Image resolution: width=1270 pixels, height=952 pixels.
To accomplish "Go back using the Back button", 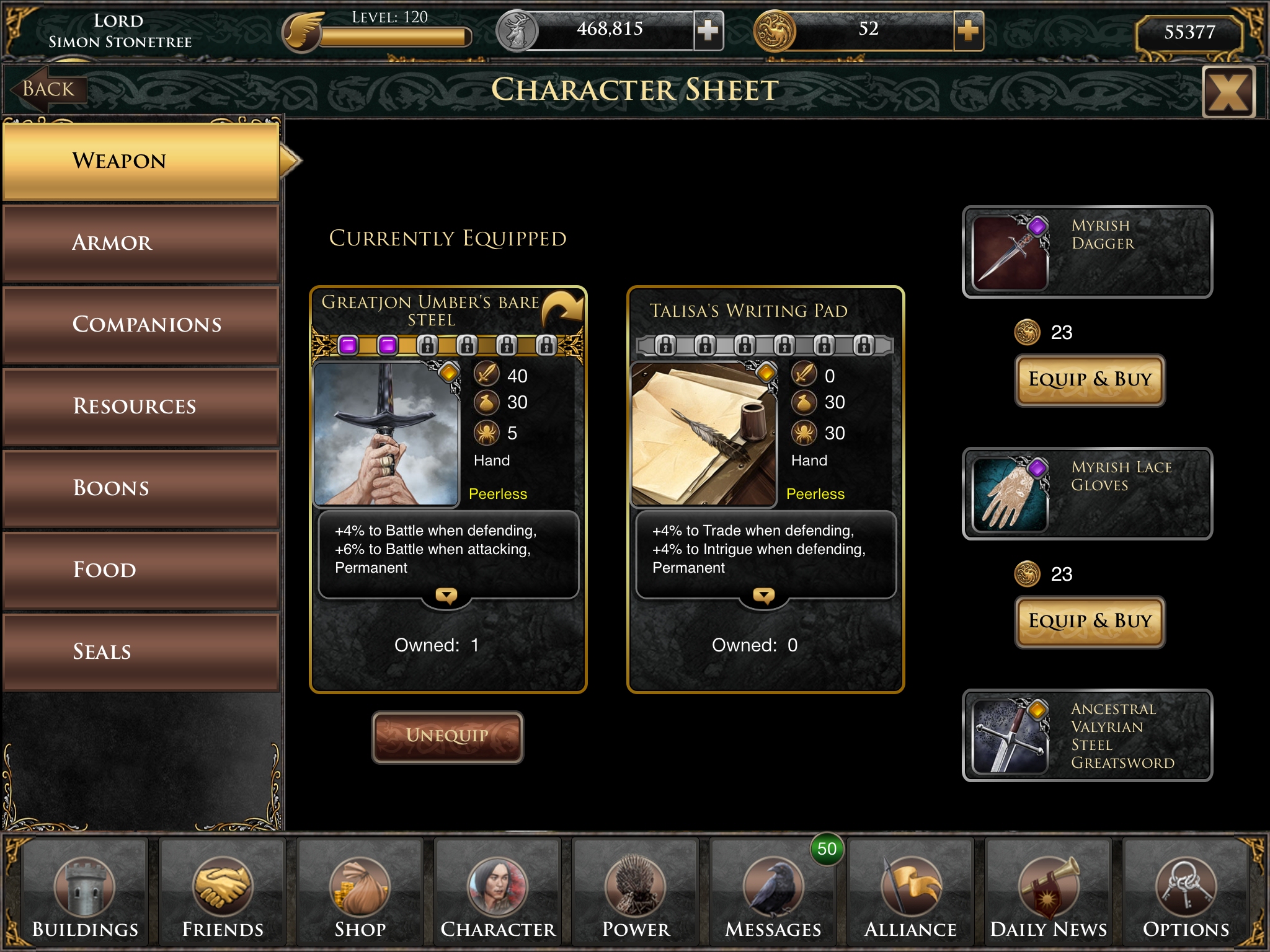I will point(47,90).
